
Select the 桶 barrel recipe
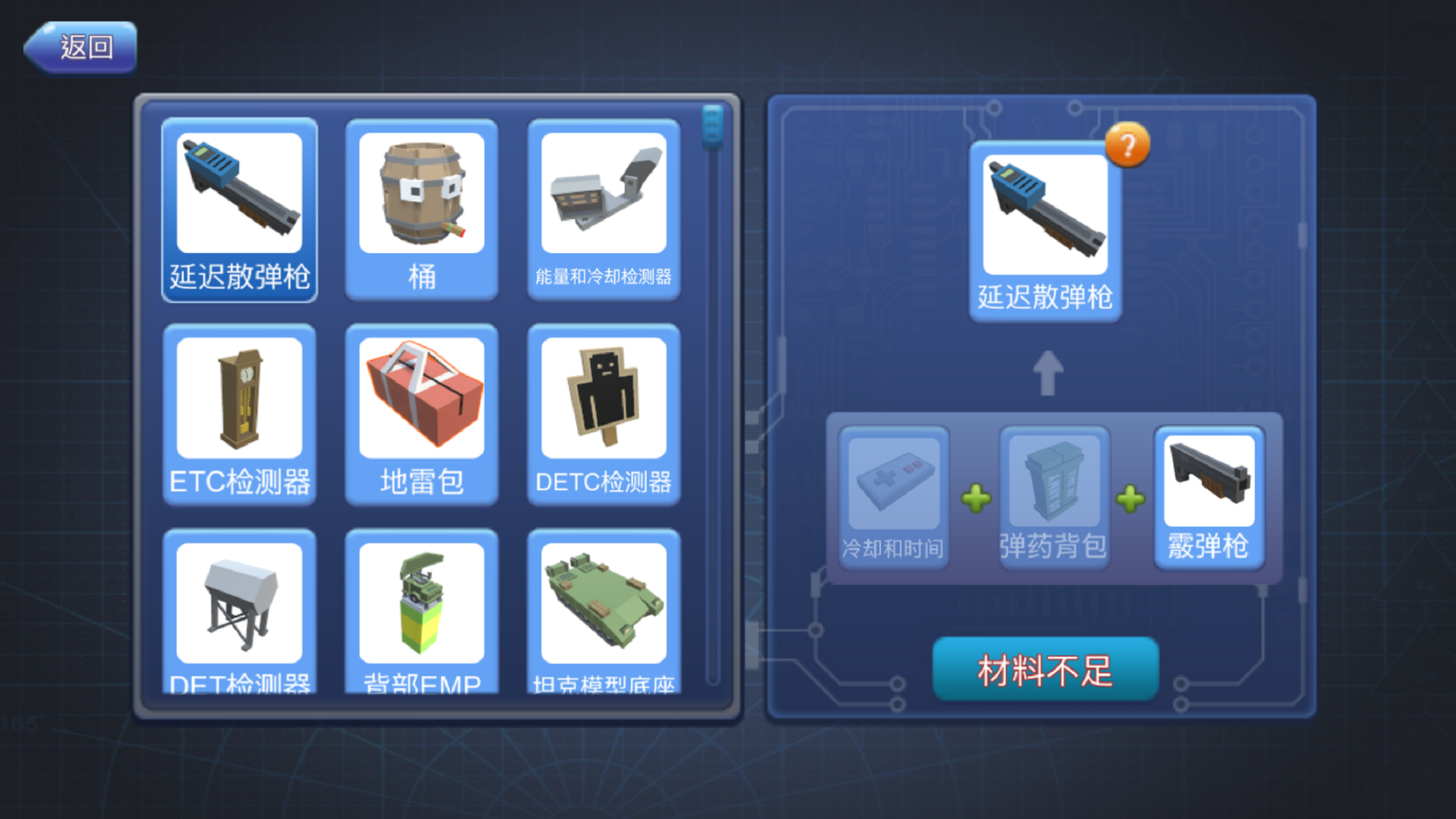[x=421, y=208]
